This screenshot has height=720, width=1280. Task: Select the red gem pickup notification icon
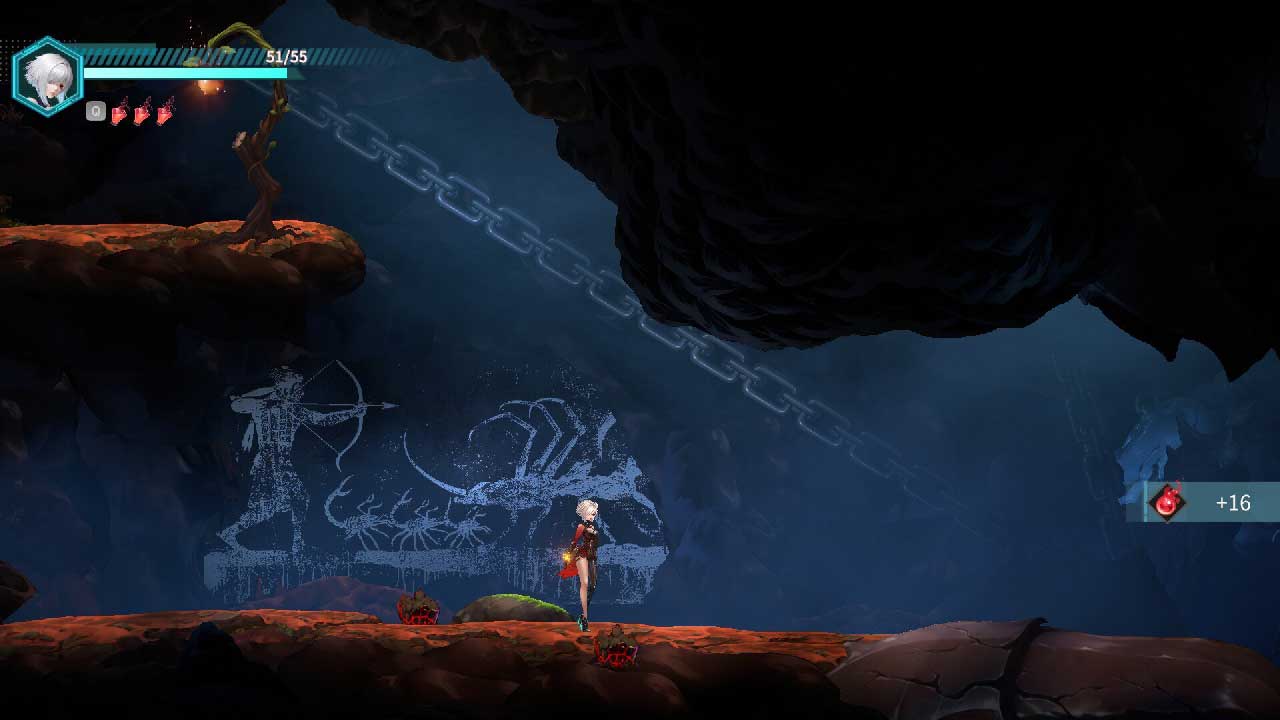pyautogui.click(x=1167, y=502)
